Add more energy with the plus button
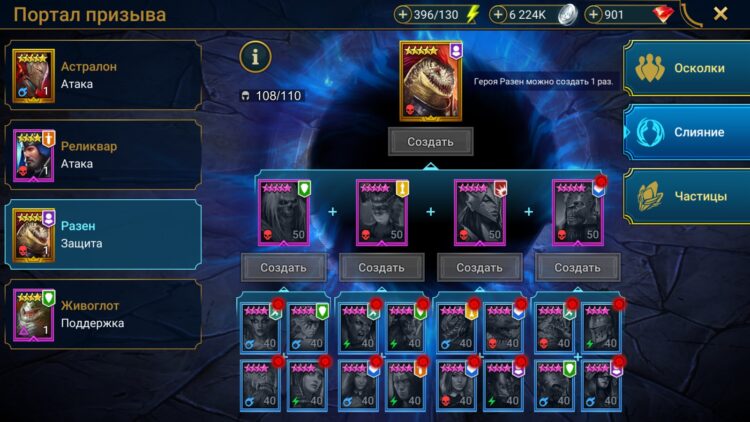This screenshot has width=750, height=422. (x=403, y=15)
